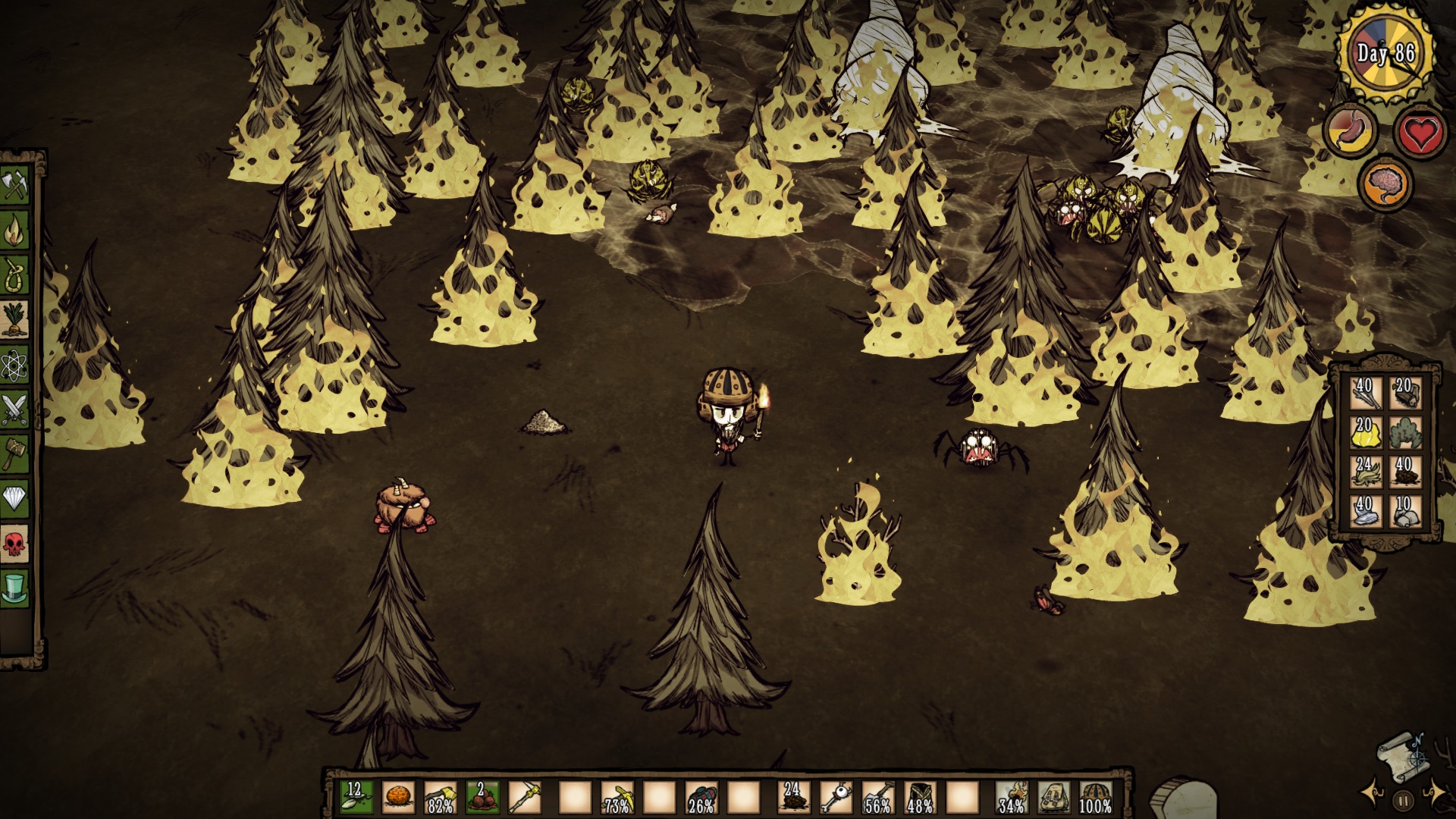The image size is (1456, 819).
Task: Open the Science atom crafting tab
Action: (x=15, y=365)
